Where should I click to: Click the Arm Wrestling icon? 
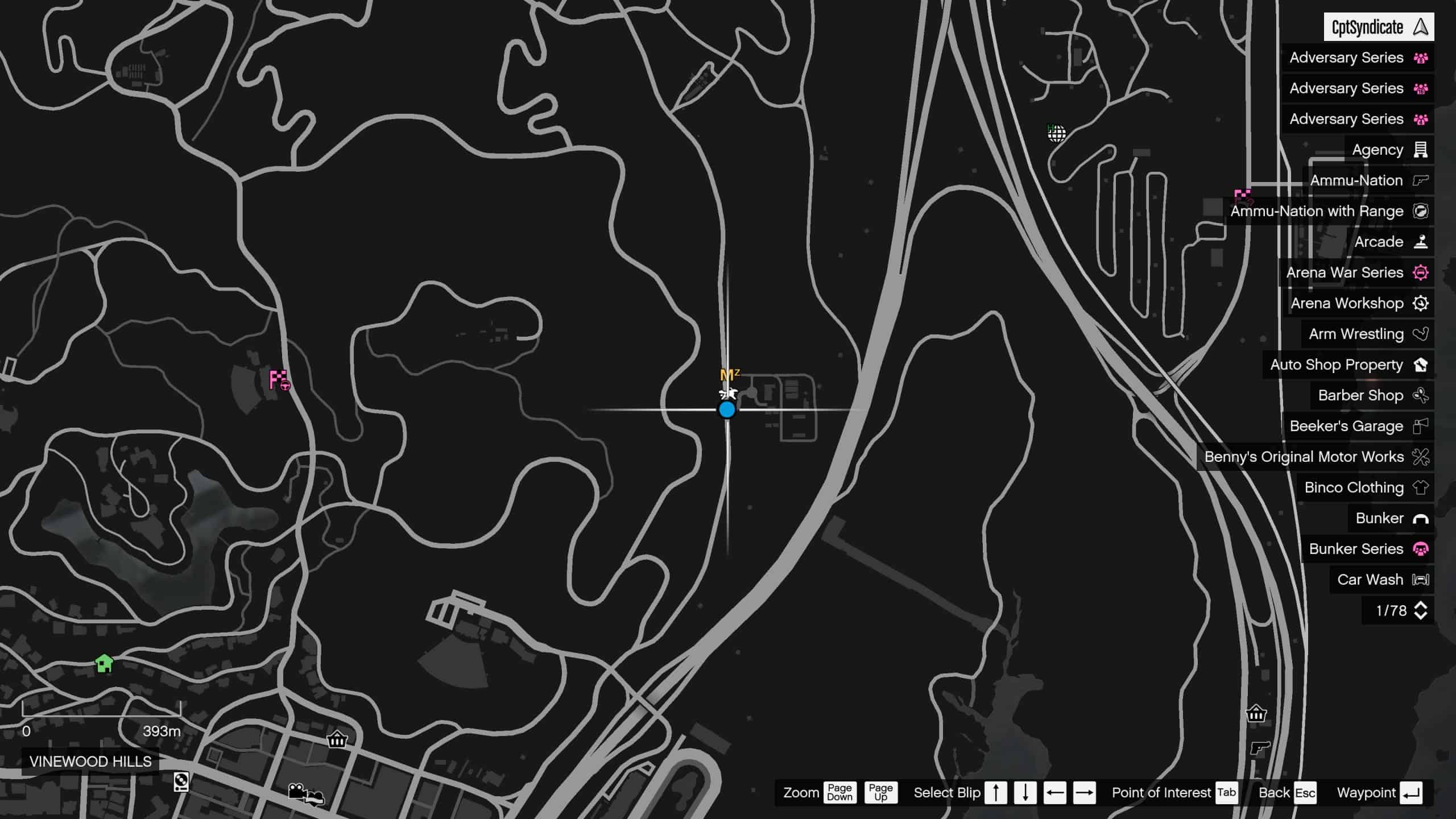(x=1421, y=334)
